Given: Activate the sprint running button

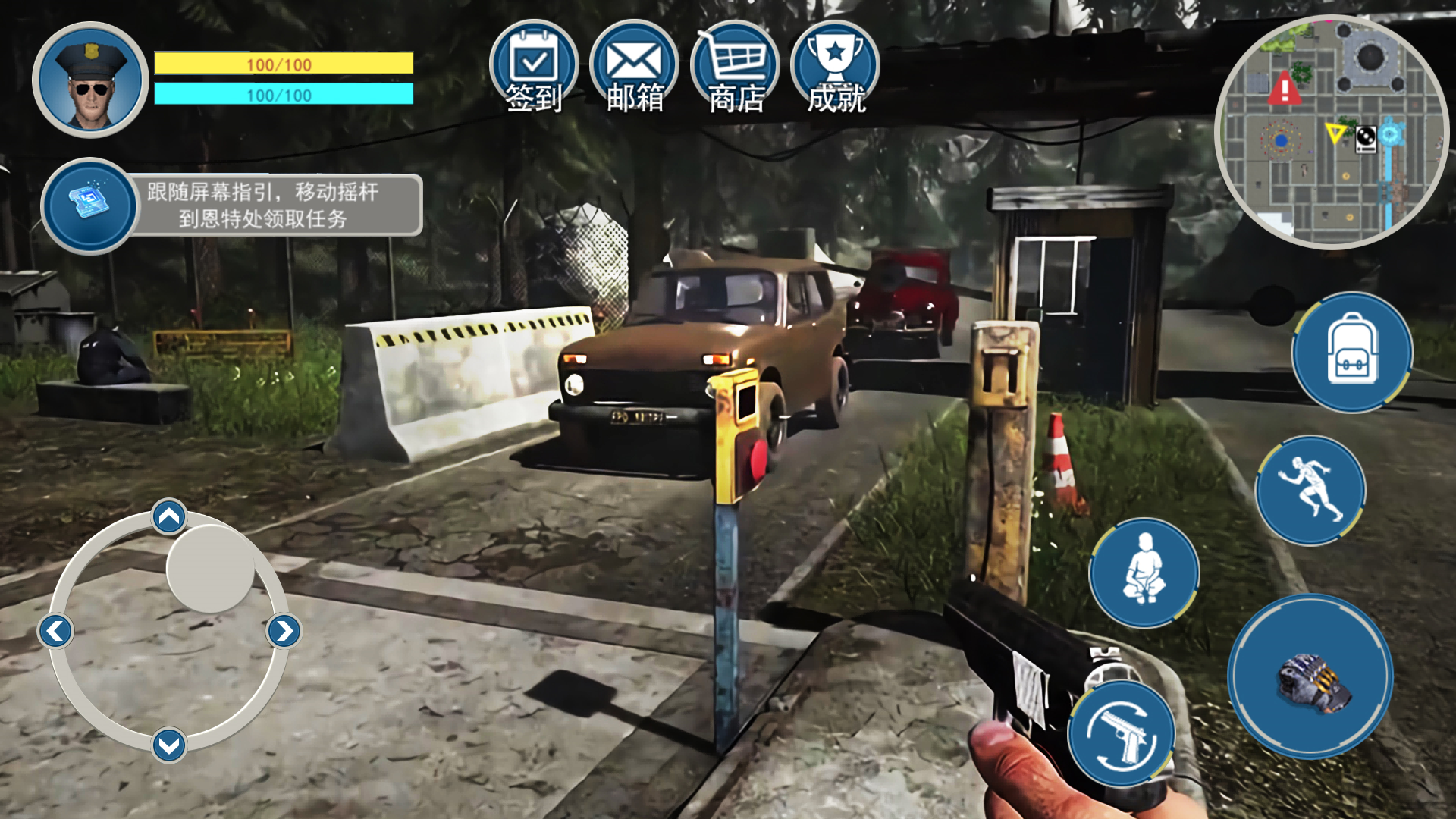Looking at the screenshot, I should point(1310,490).
